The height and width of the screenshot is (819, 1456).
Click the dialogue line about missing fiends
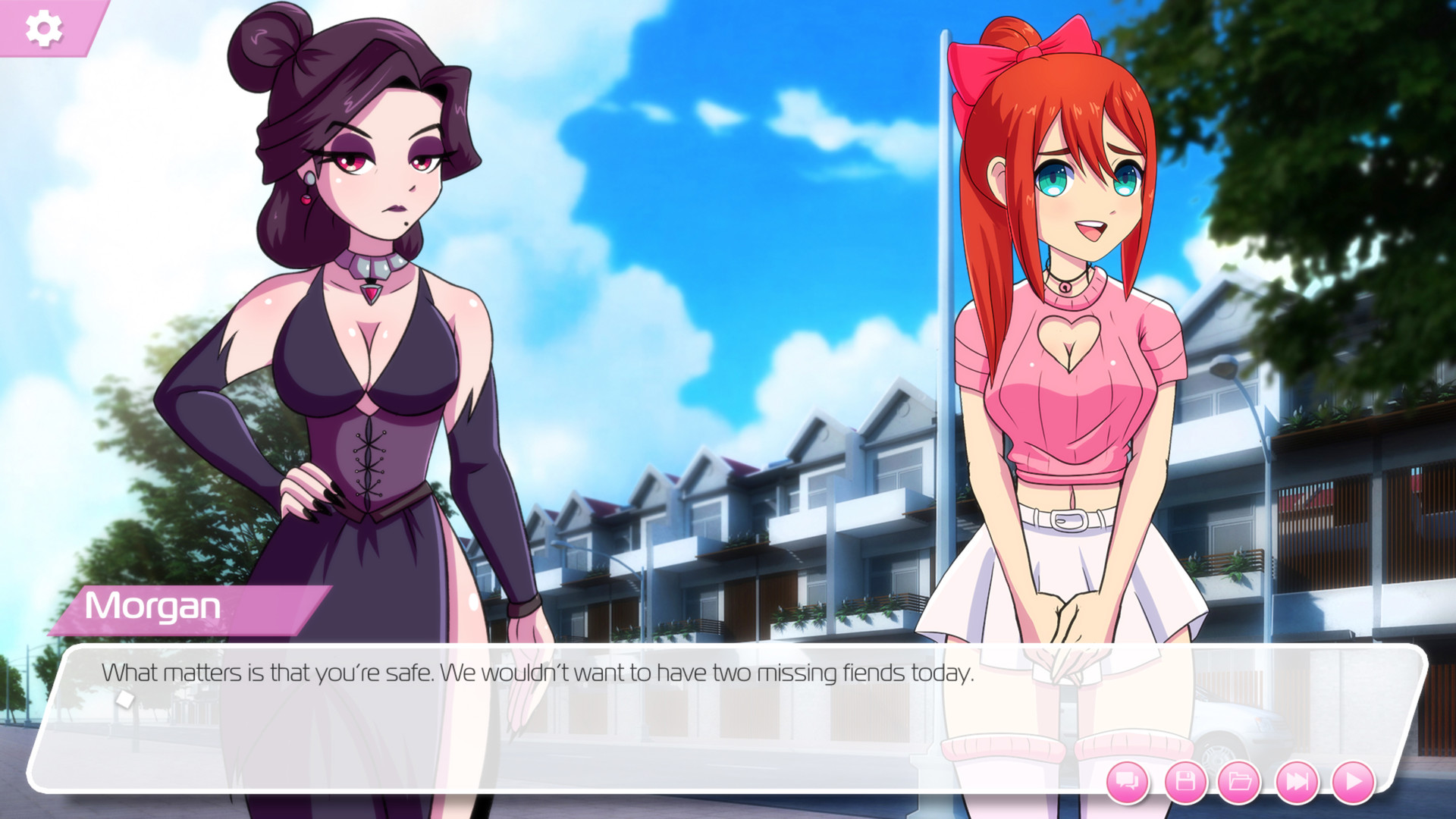[x=538, y=672]
